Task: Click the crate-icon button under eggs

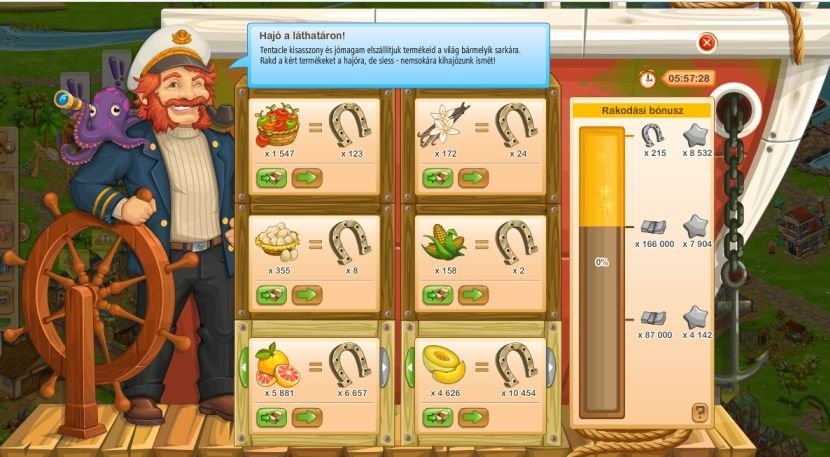Action: [x=271, y=295]
